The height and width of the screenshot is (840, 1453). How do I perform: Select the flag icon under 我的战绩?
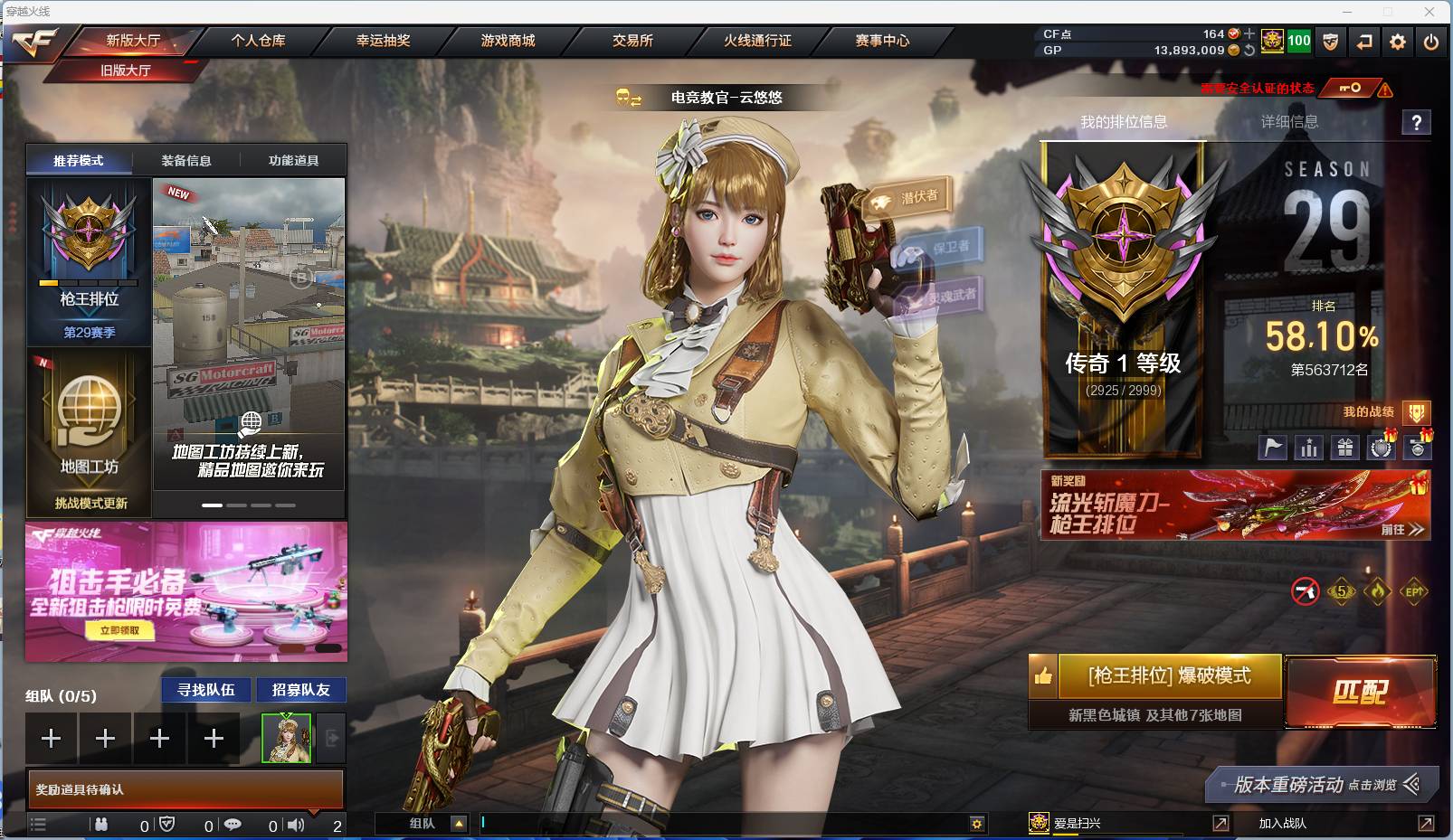(x=1273, y=446)
